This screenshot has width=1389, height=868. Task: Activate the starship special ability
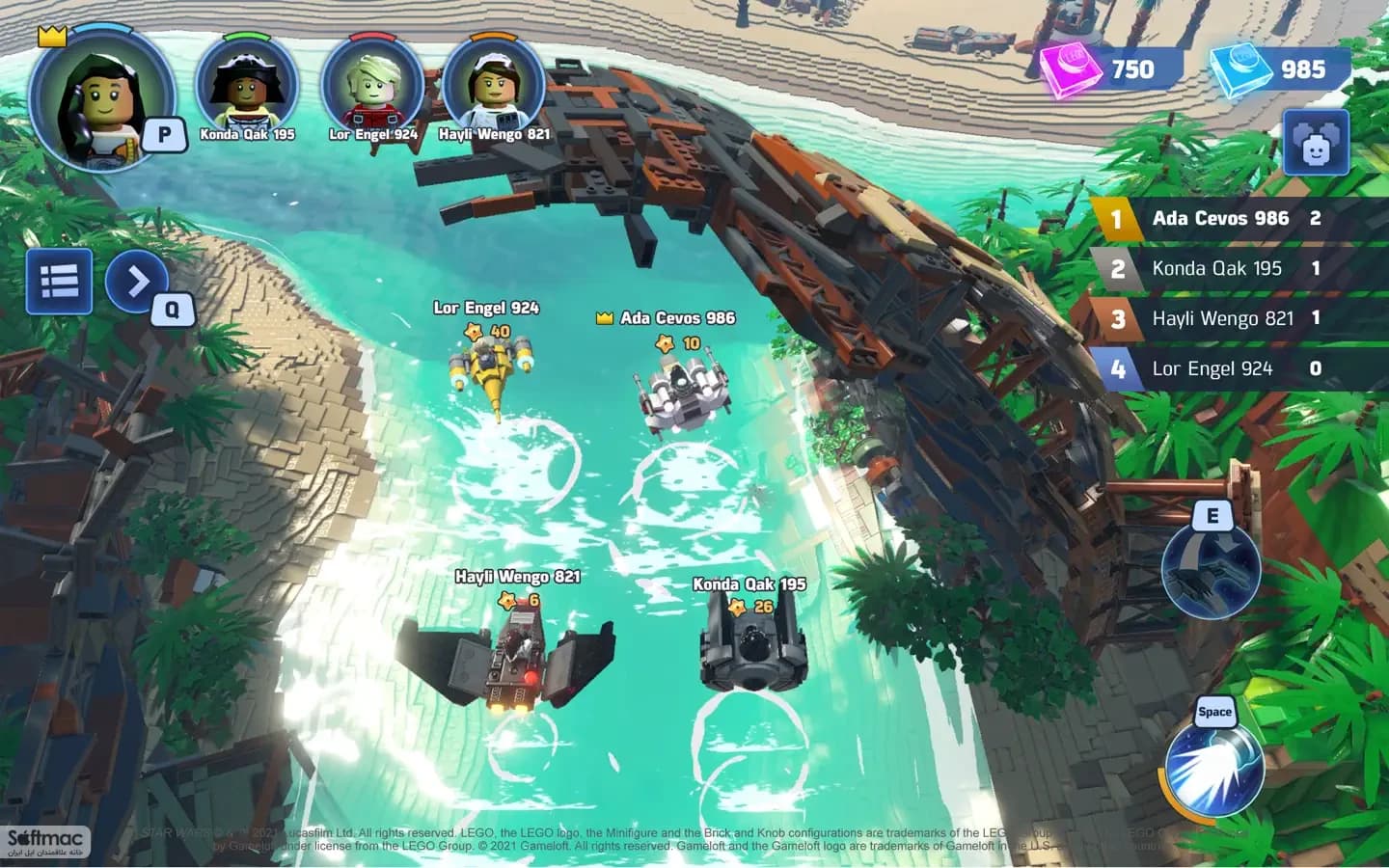[1212, 571]
